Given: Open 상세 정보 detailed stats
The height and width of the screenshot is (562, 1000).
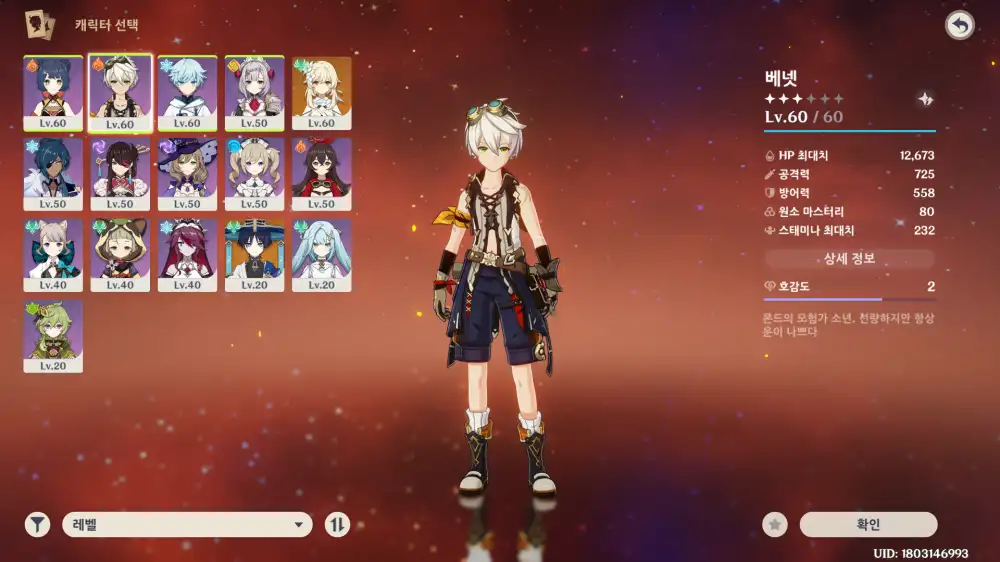Looking at the screenshot, I should pyautogui.click(x=849, y=259).
